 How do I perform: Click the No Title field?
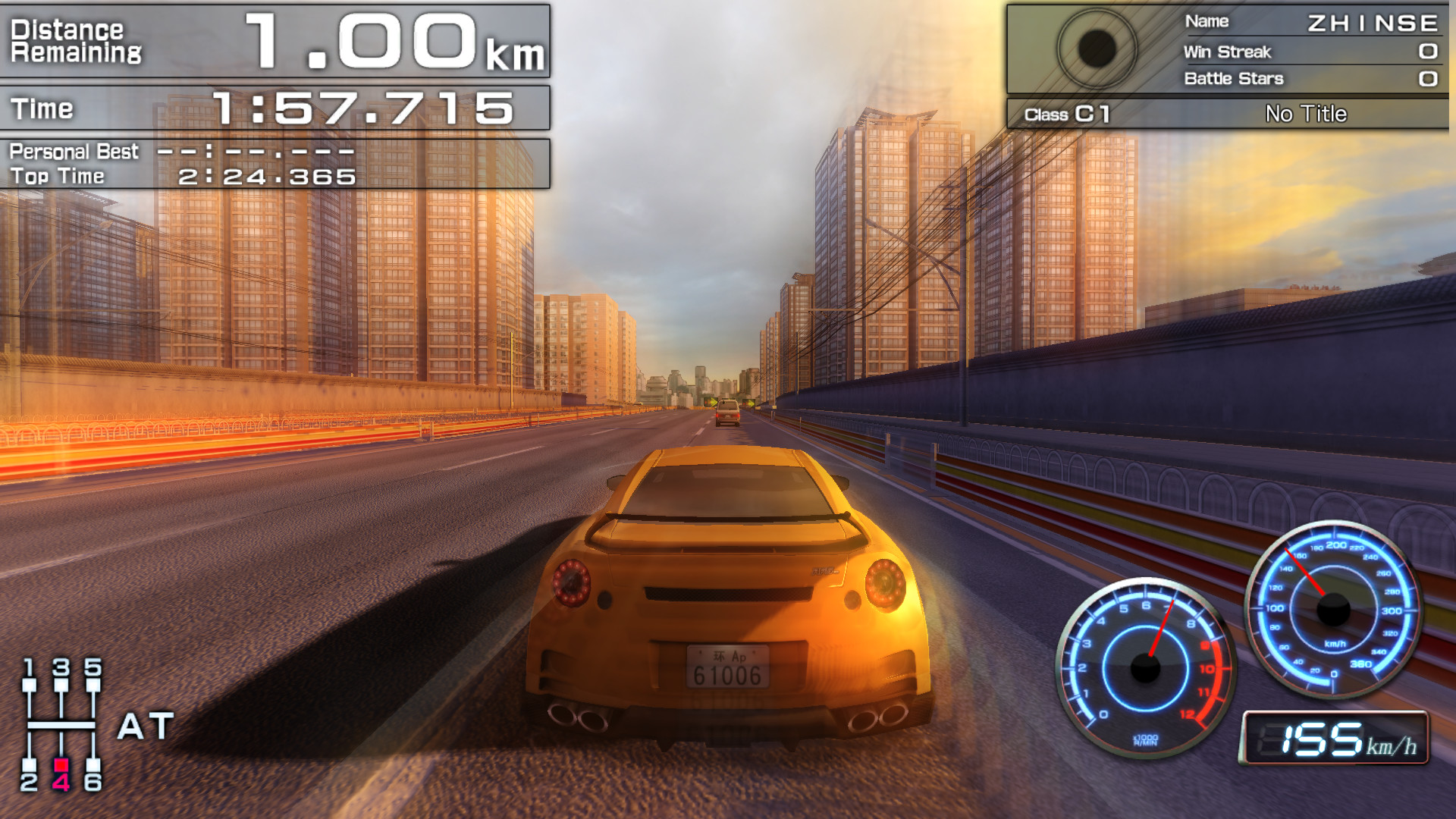(1305, 114)
